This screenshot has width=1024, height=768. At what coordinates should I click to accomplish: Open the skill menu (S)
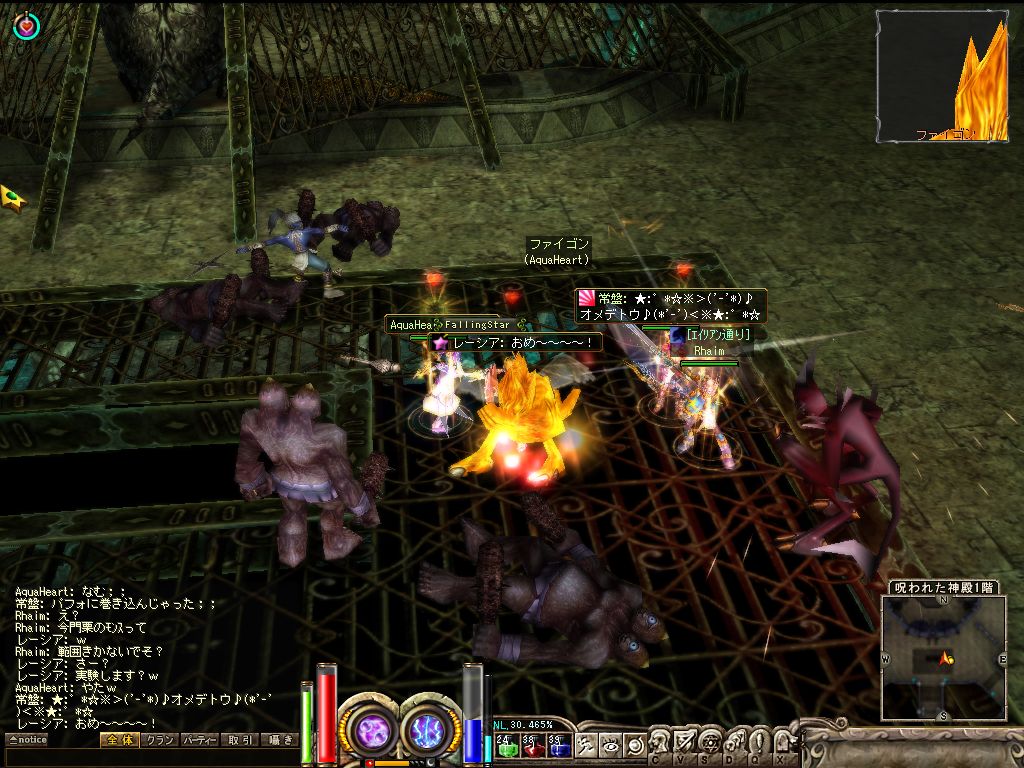coord(711,744)
